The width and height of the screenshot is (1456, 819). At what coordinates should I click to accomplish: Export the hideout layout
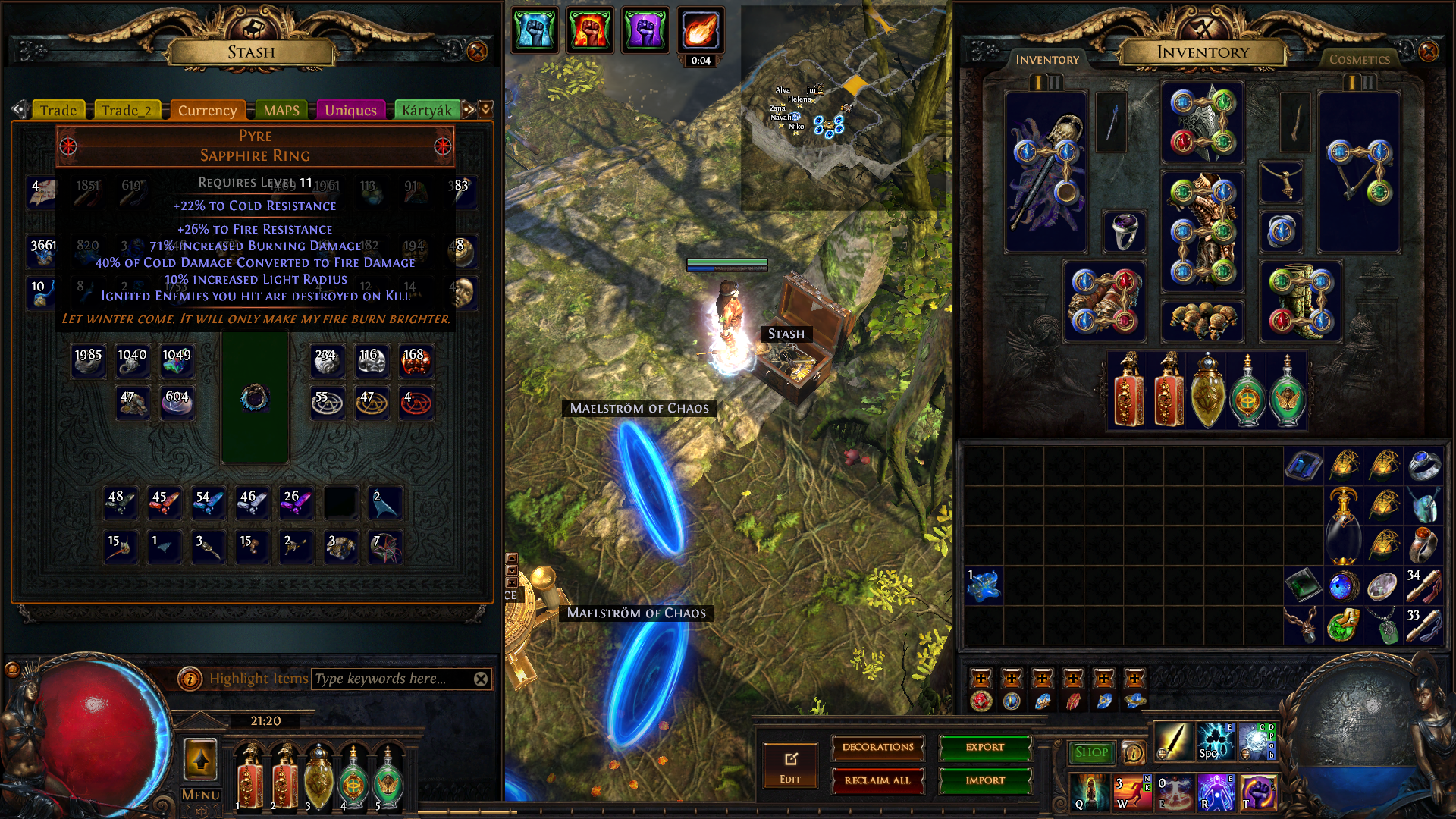[x=985, y=748]
